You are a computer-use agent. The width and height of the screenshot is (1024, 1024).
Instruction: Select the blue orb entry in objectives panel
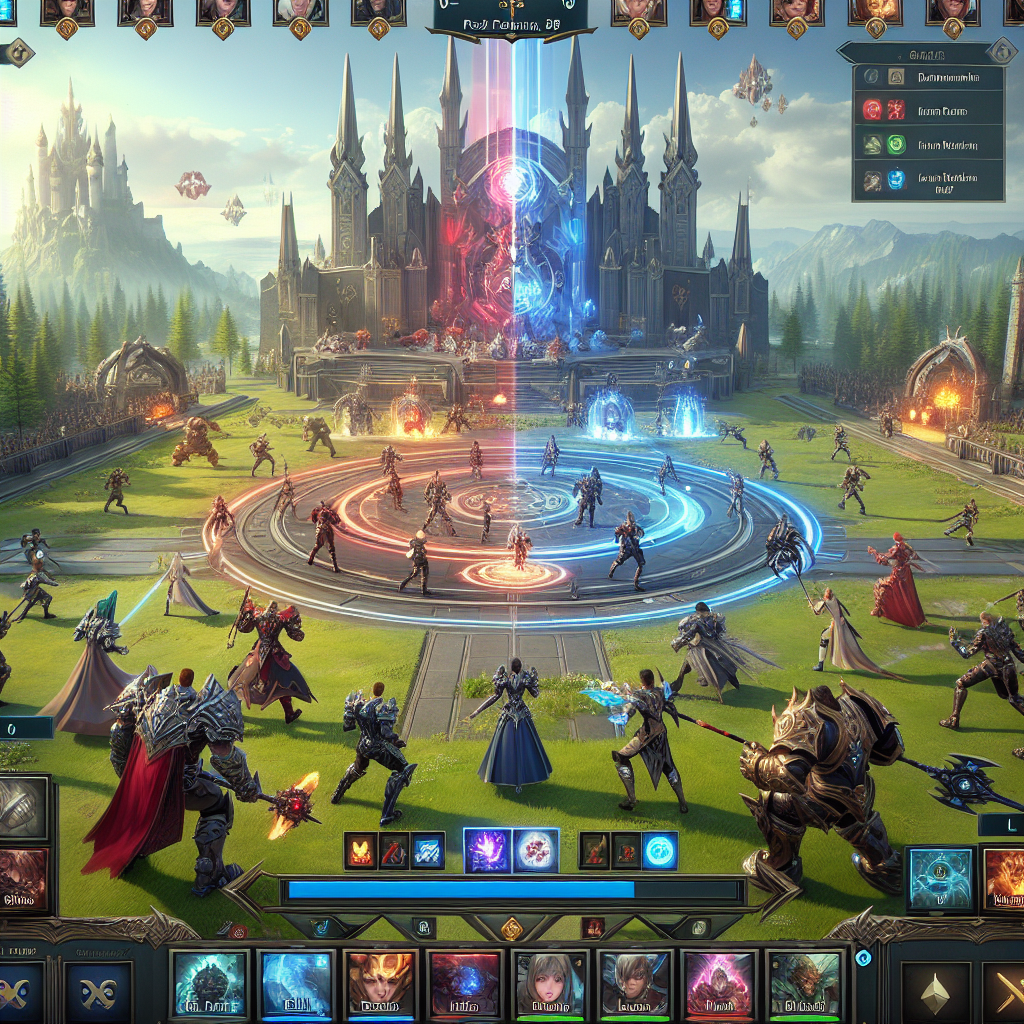pyautogui.click(x=872, y=180)
